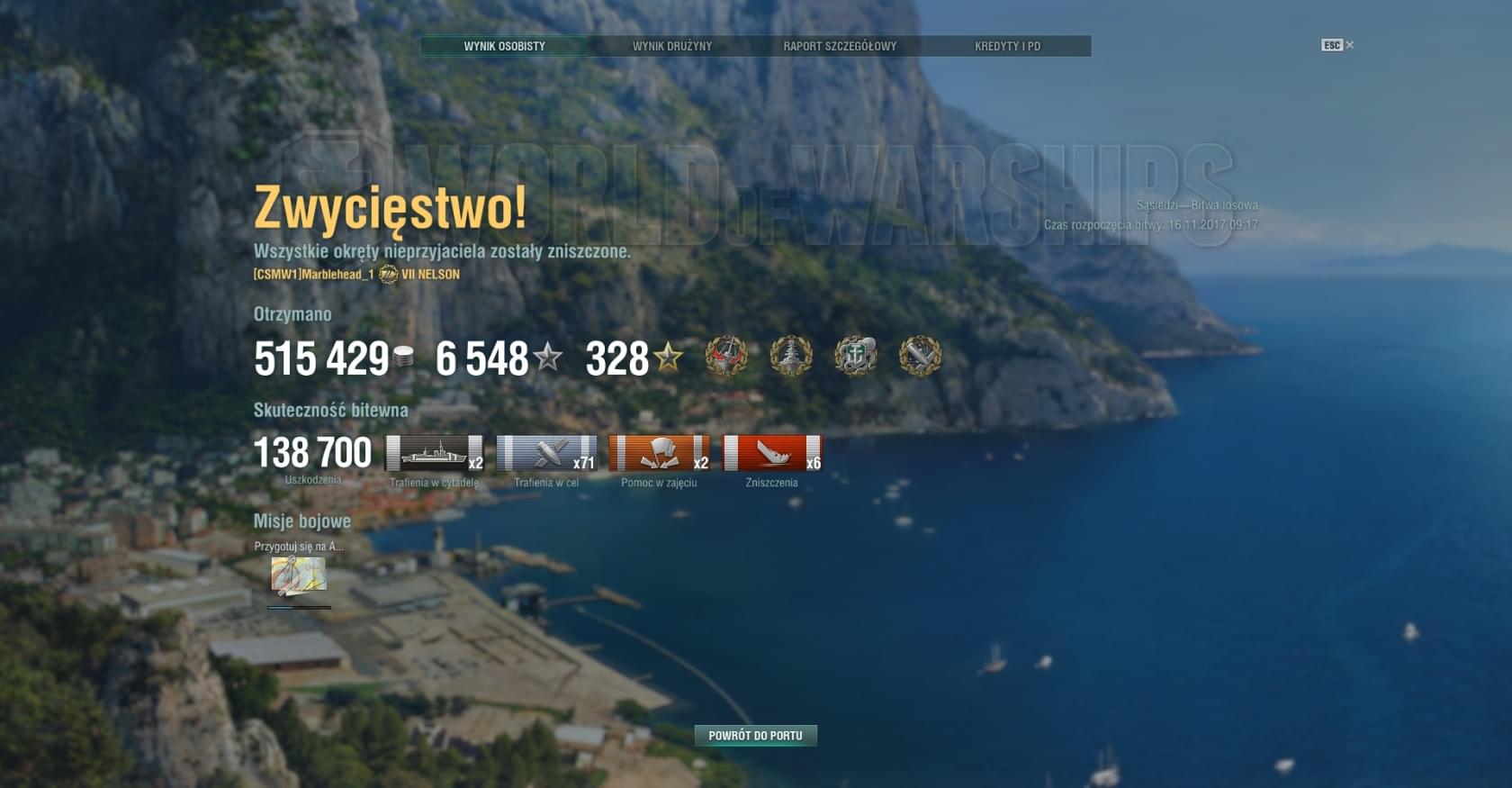
Task: Inspect the artillery shells achievement medal
Action: point(920,357)
